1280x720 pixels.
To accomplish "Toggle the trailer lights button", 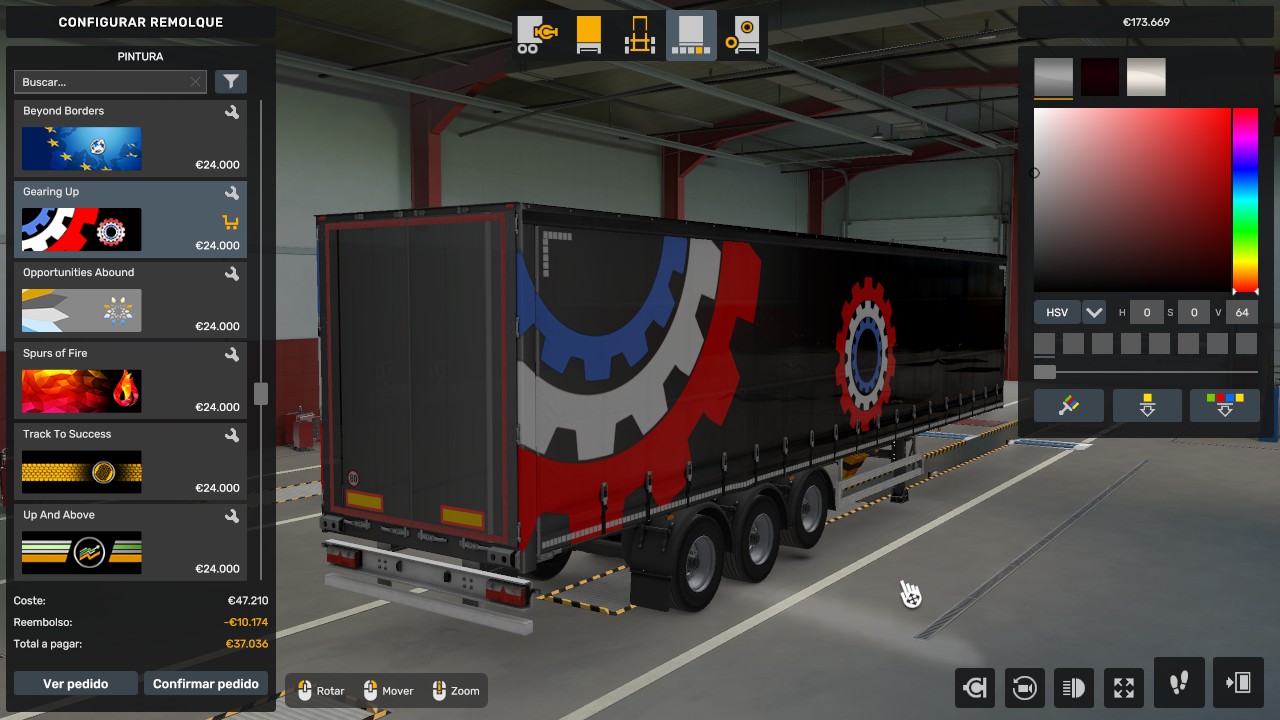I will click(x=1074, y=687).
